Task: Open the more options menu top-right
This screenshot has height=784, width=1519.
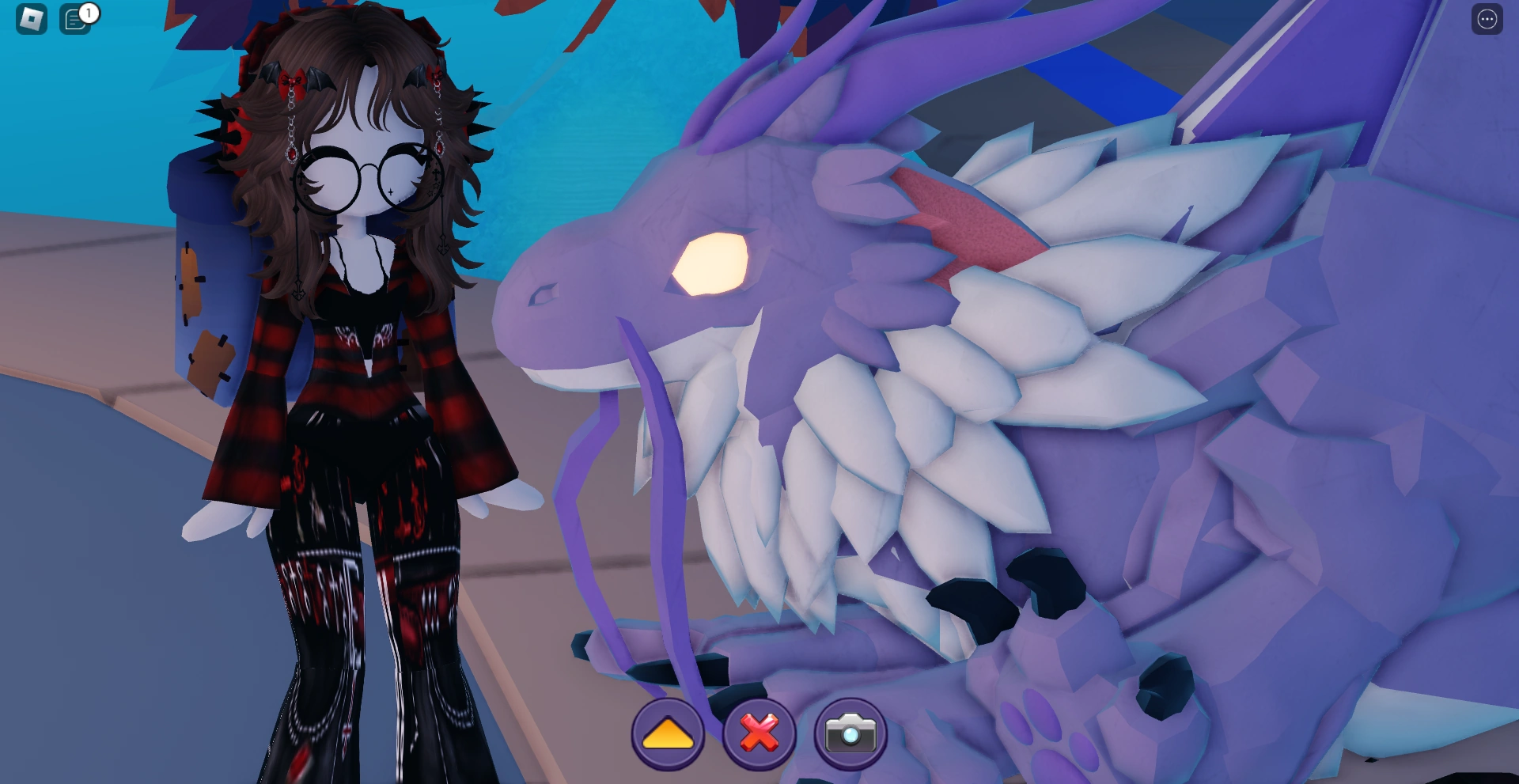Action: (1487, 19)
